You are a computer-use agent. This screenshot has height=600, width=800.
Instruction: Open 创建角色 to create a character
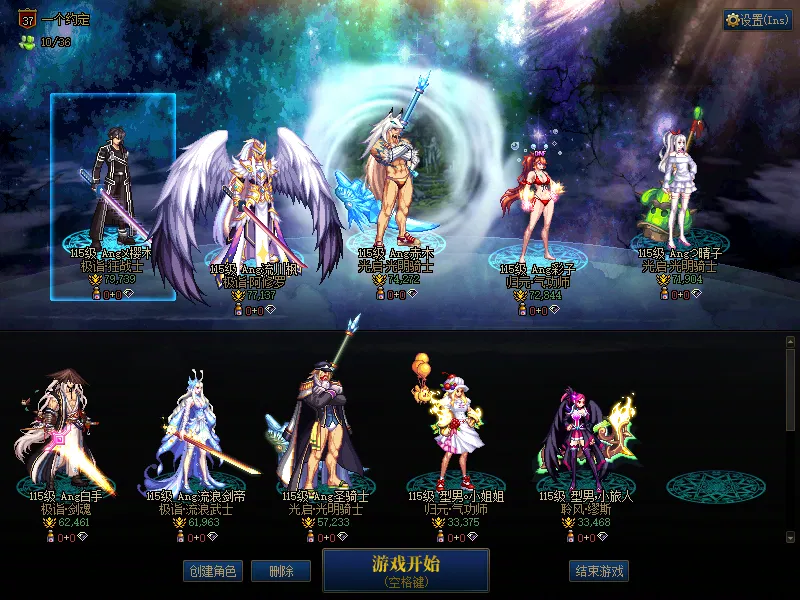[212, 571]
